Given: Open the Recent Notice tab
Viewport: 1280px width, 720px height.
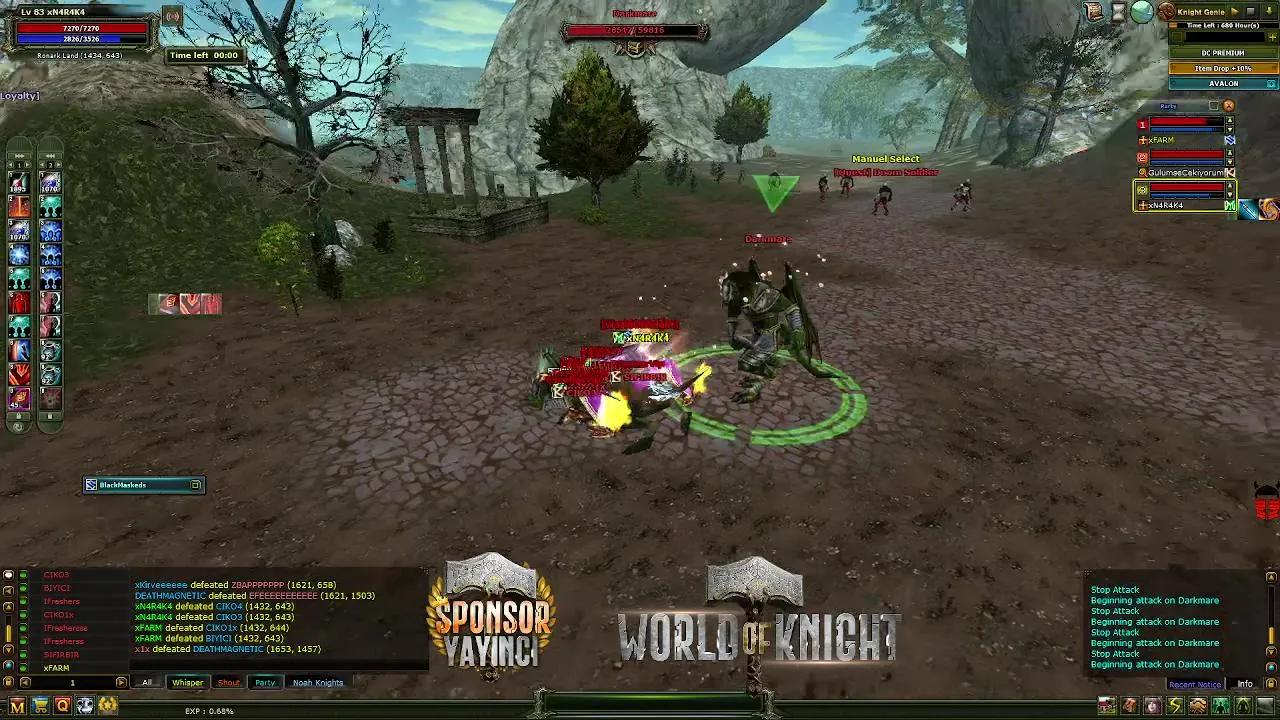Looking at the screenshot, I should coord(1194,684).
